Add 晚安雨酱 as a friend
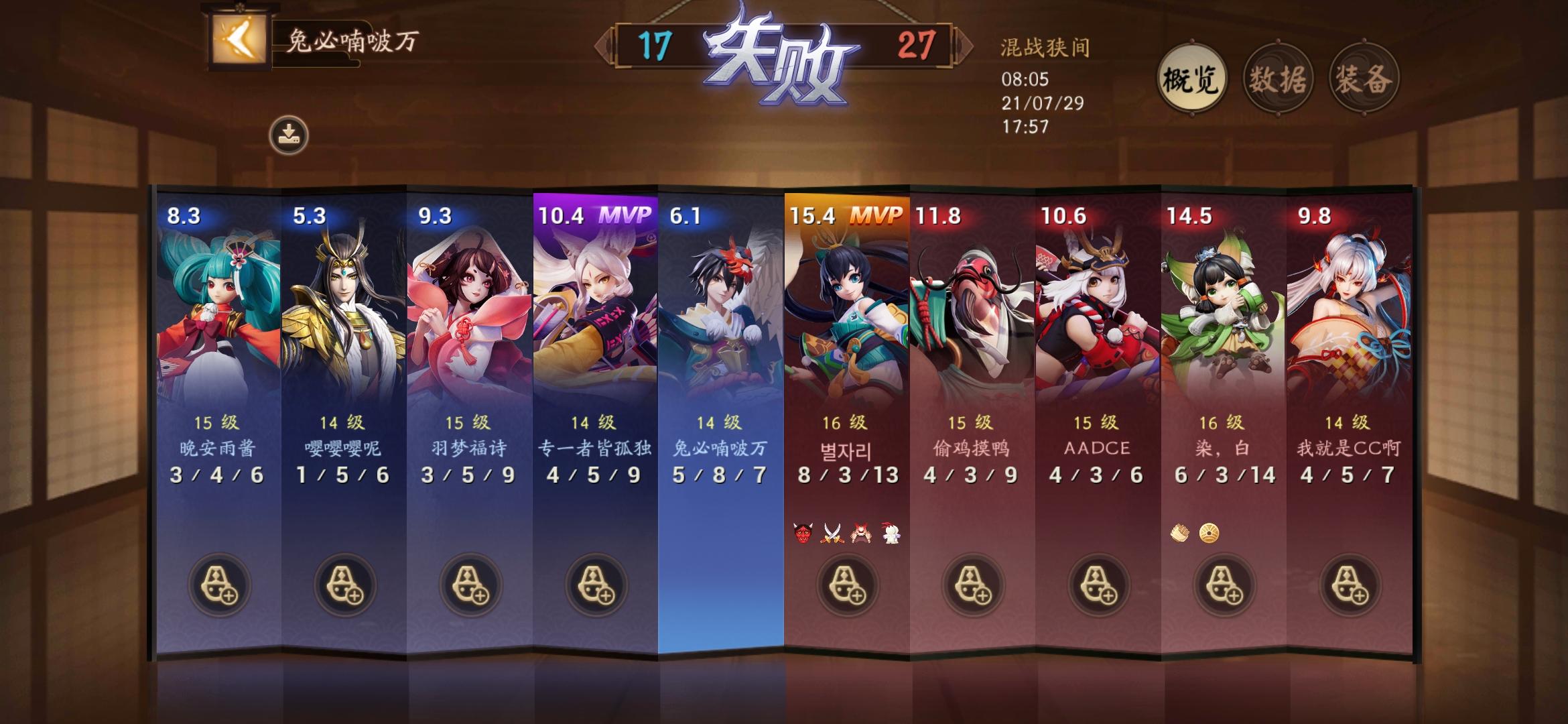The image size is (1568, 724). (x=221, y=585)
